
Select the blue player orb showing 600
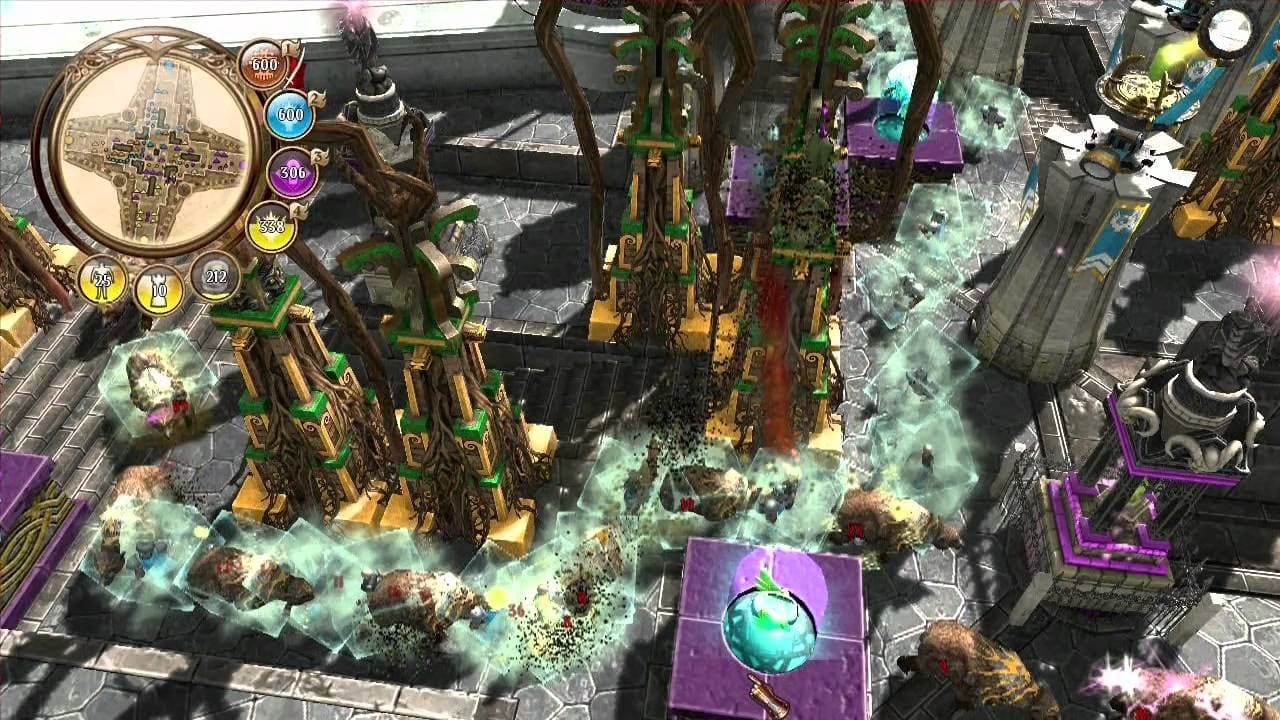pos(288,115)
